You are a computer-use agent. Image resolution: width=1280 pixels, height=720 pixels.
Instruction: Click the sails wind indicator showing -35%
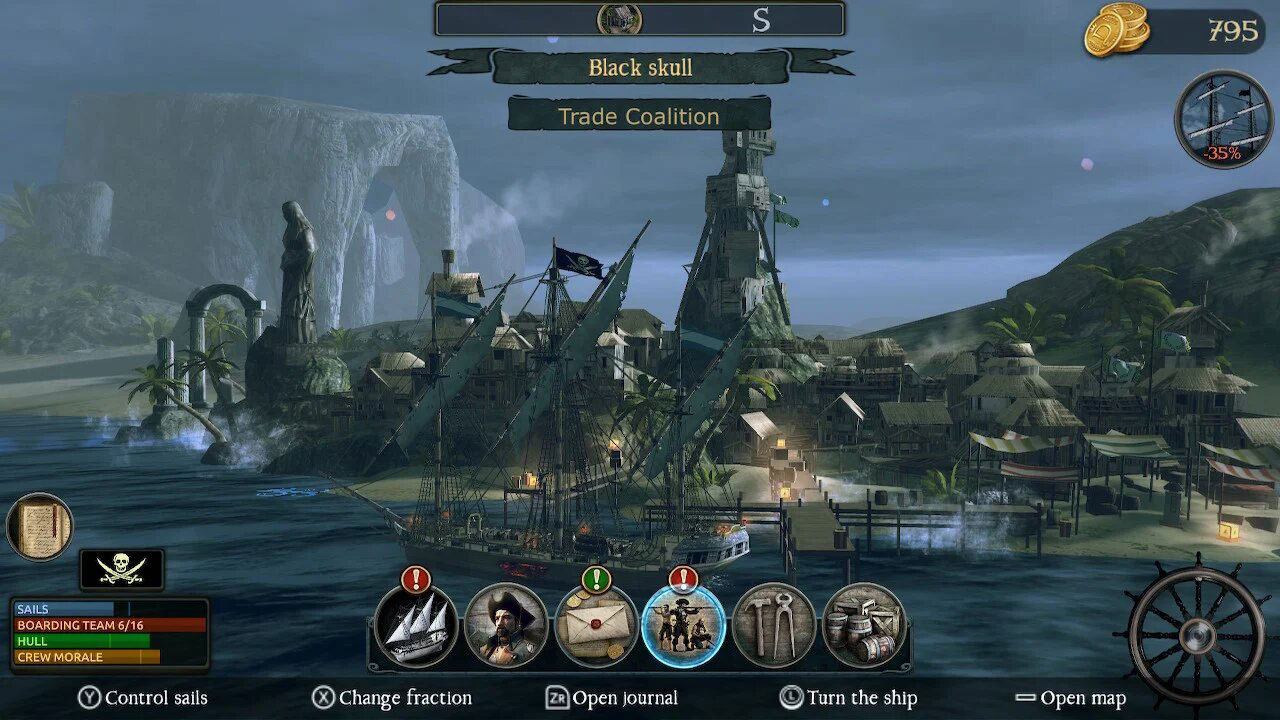coord(1223,118)
